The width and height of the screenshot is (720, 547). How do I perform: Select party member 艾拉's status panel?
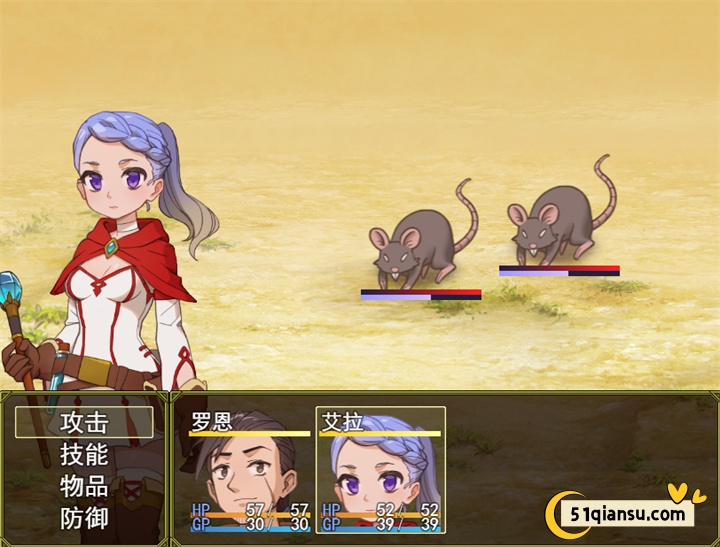[381, 470]
